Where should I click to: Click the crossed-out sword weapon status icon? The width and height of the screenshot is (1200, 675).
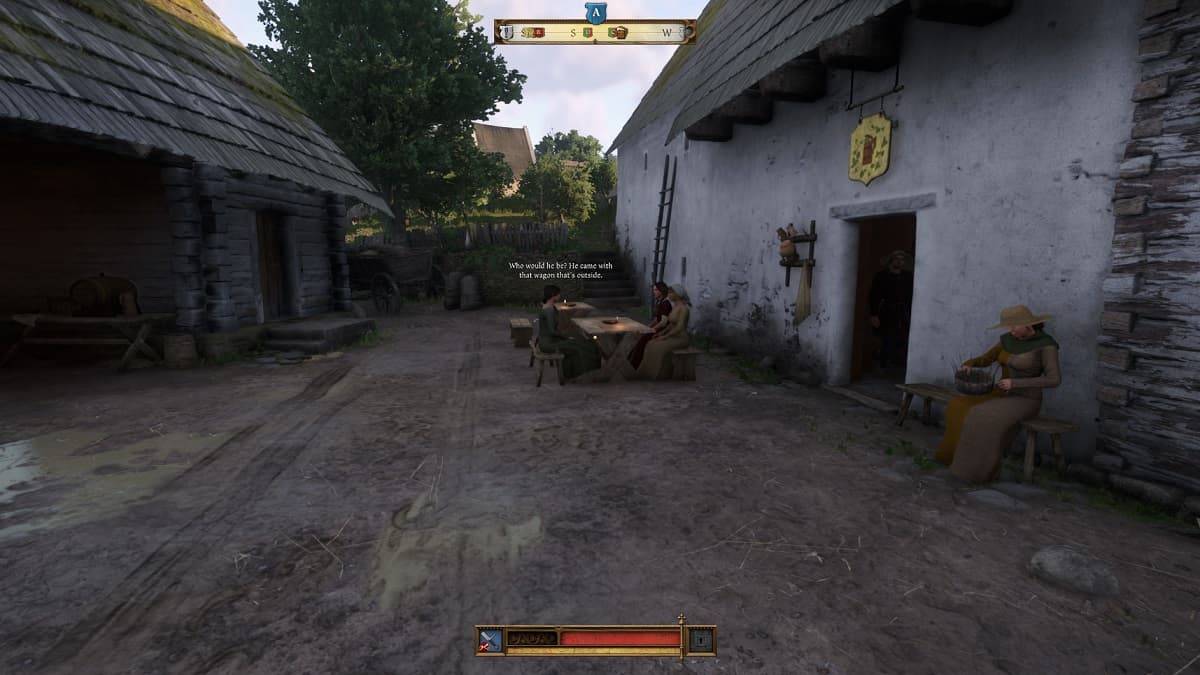point(491,640)
